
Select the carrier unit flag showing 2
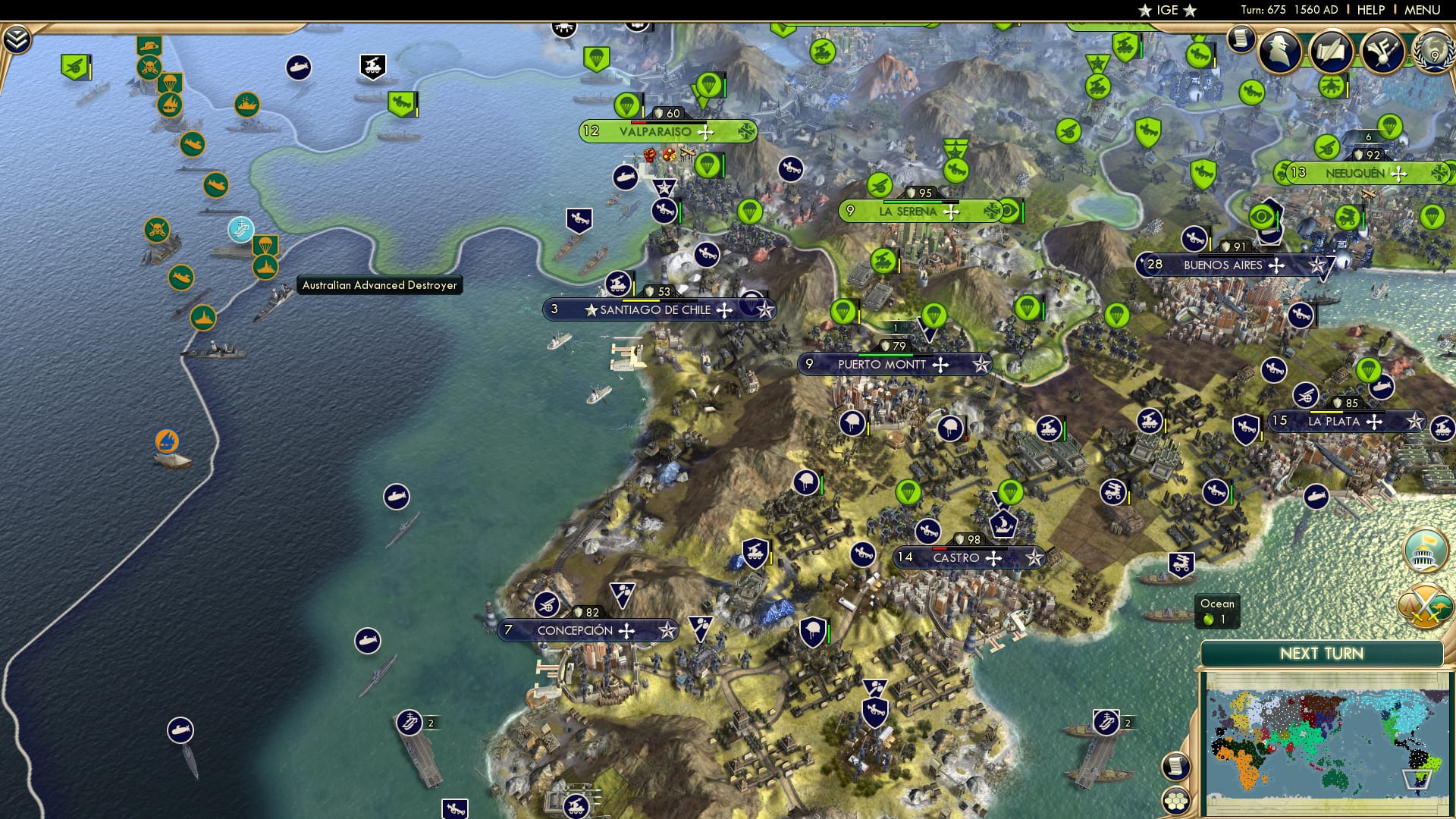click(409, 720)
